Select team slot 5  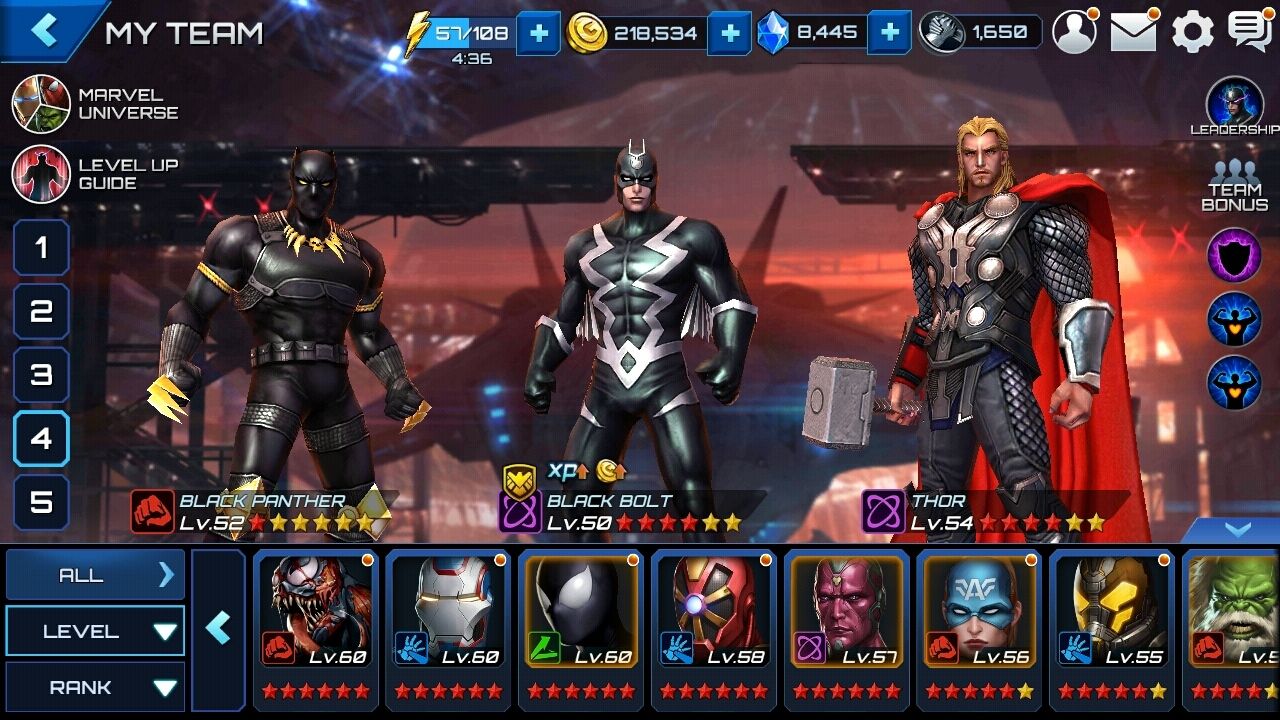(x=41, y=502)
